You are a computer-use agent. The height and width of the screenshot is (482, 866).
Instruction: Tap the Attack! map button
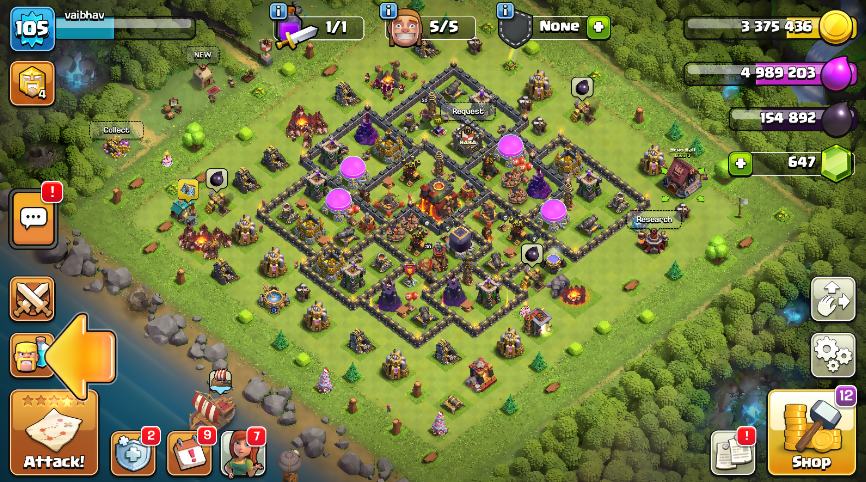pos(54,432)
